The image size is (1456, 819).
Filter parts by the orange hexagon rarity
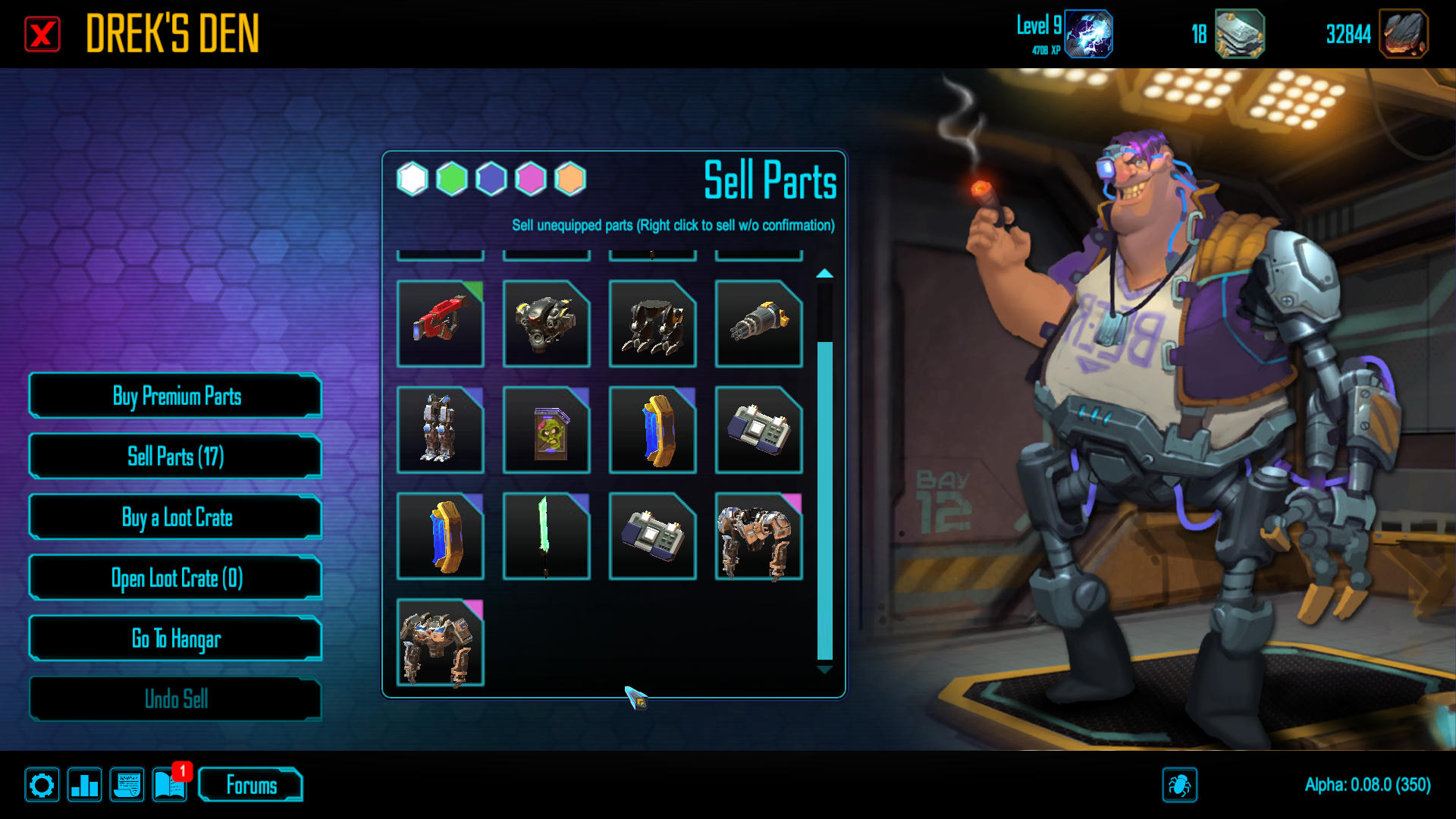[x=570, y=180]
